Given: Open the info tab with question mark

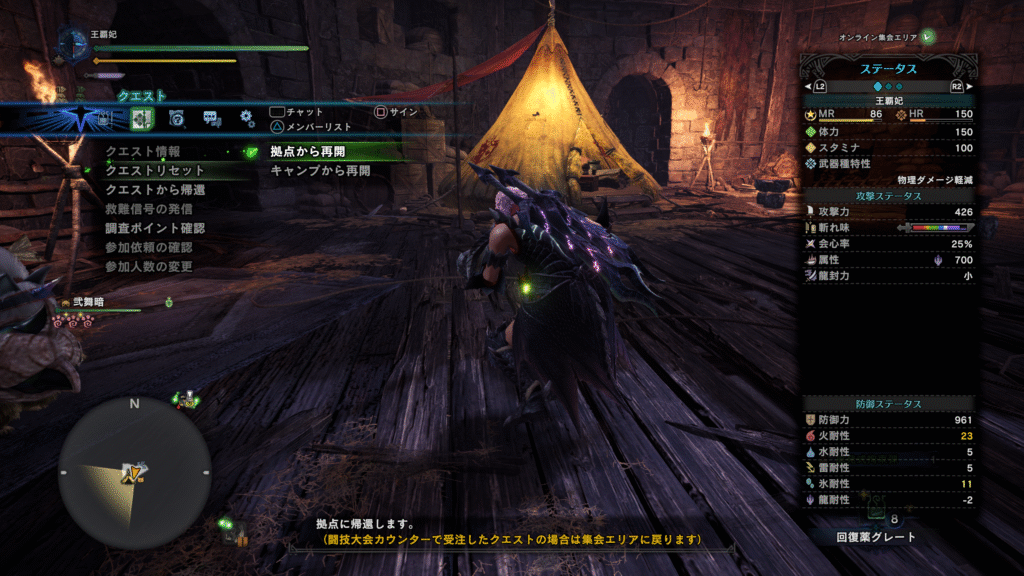Looking at the screenshot, I should [176, 119].
